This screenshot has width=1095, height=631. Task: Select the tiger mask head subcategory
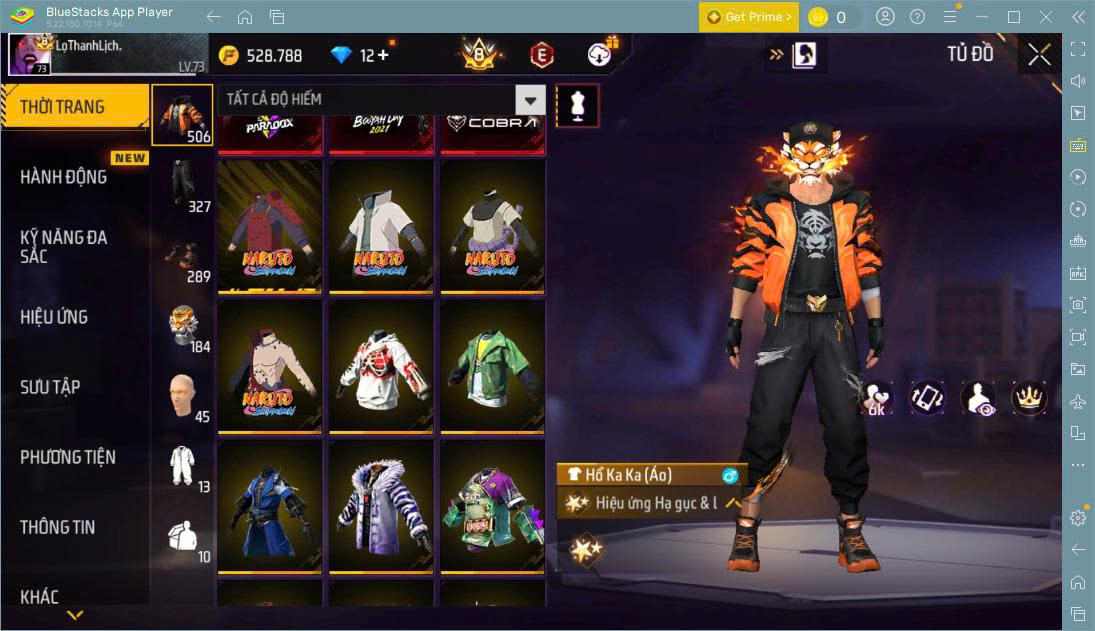pyautogui.click(x=182, y=325)
